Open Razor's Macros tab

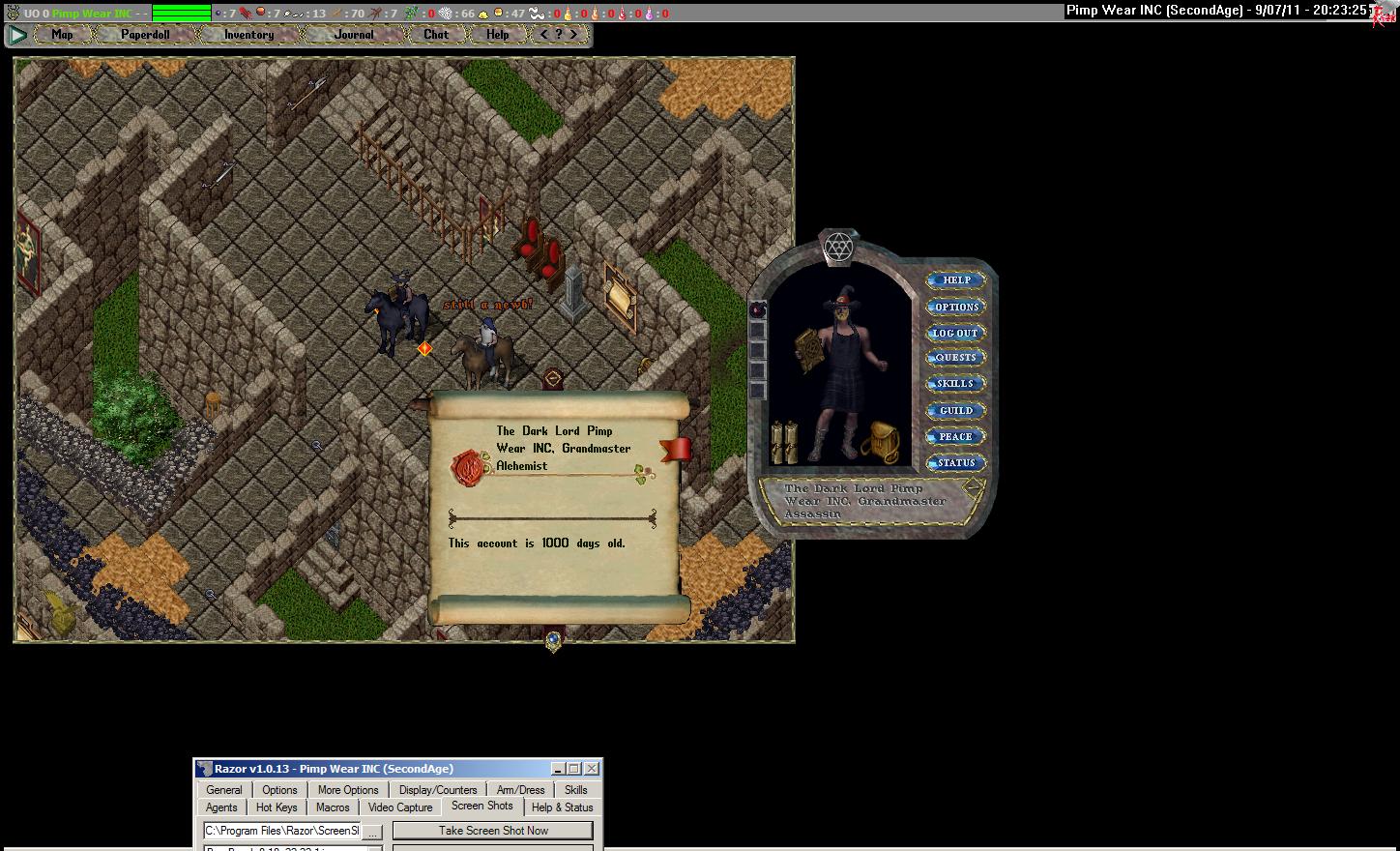click(333, 807)
